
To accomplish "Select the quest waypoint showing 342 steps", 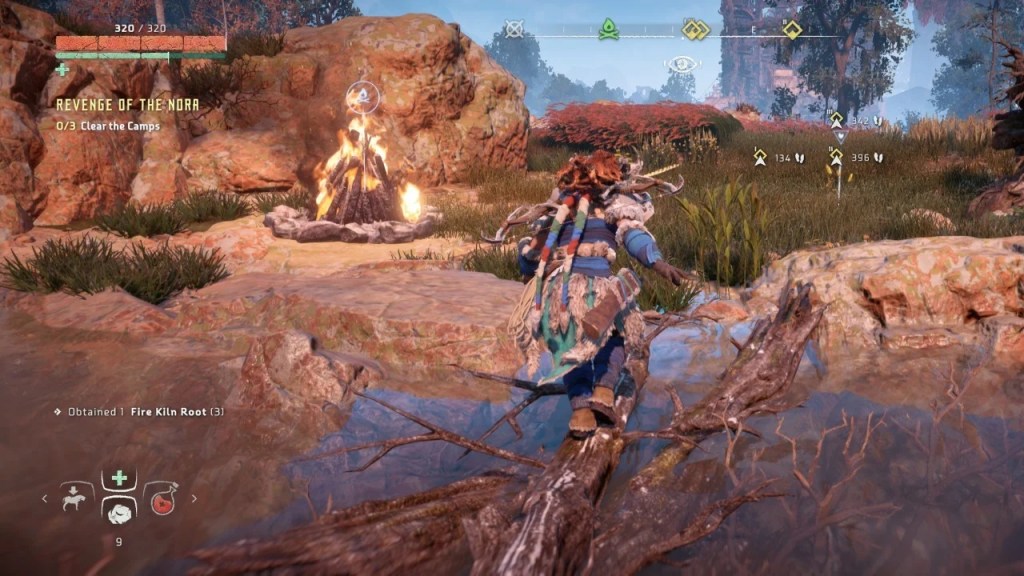I will pyautogui.click(x=837, y=120).
